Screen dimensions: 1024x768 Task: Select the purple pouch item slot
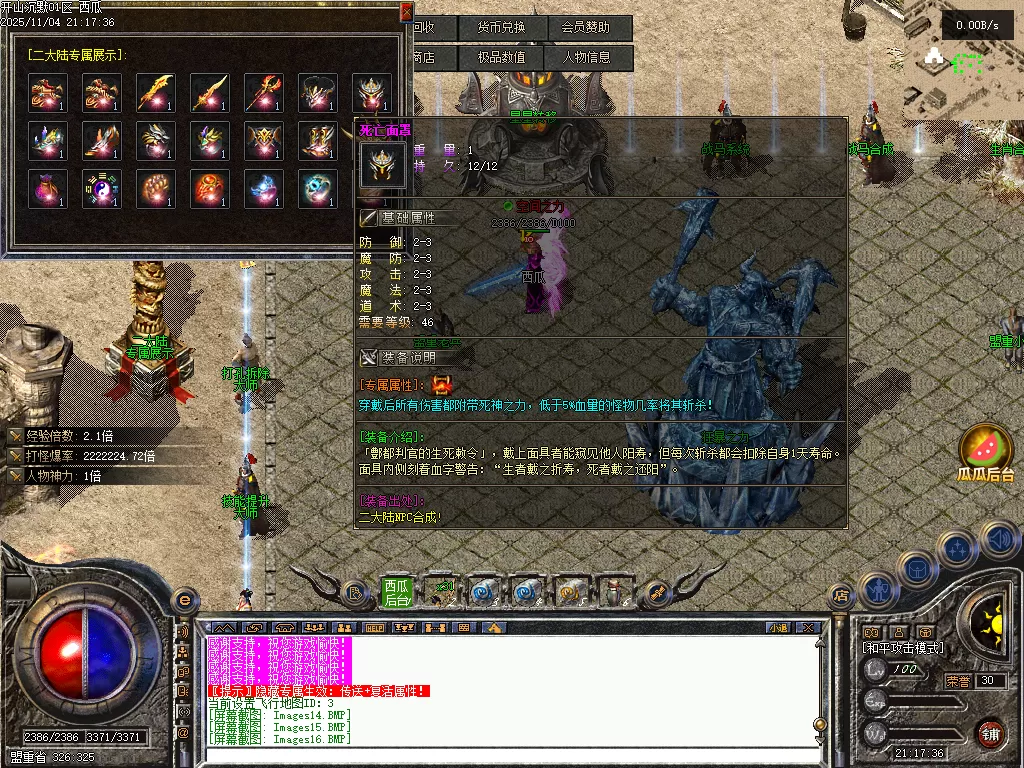pyautogui.click(x=48, y=189)
